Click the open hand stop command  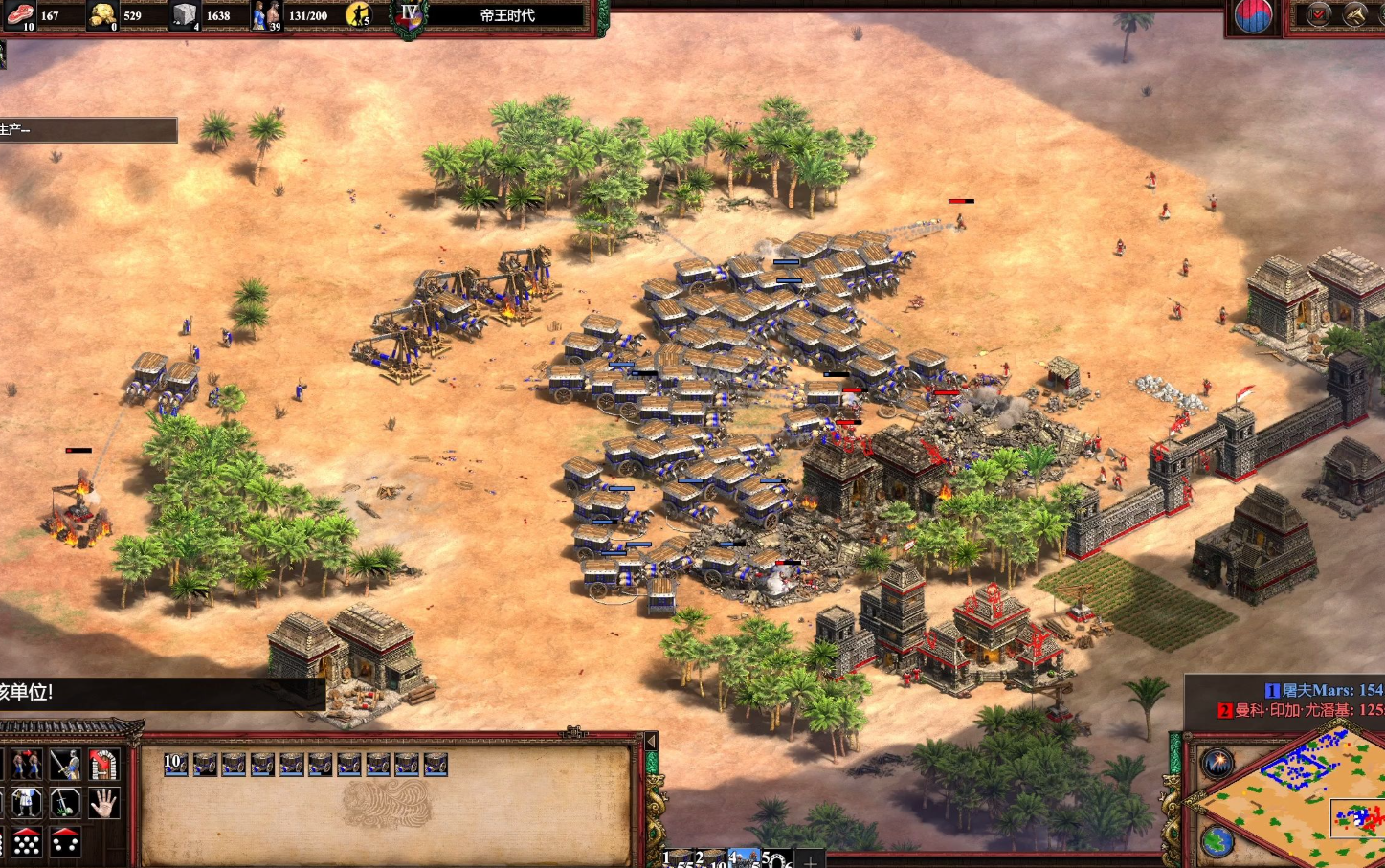tap(103, 802)
